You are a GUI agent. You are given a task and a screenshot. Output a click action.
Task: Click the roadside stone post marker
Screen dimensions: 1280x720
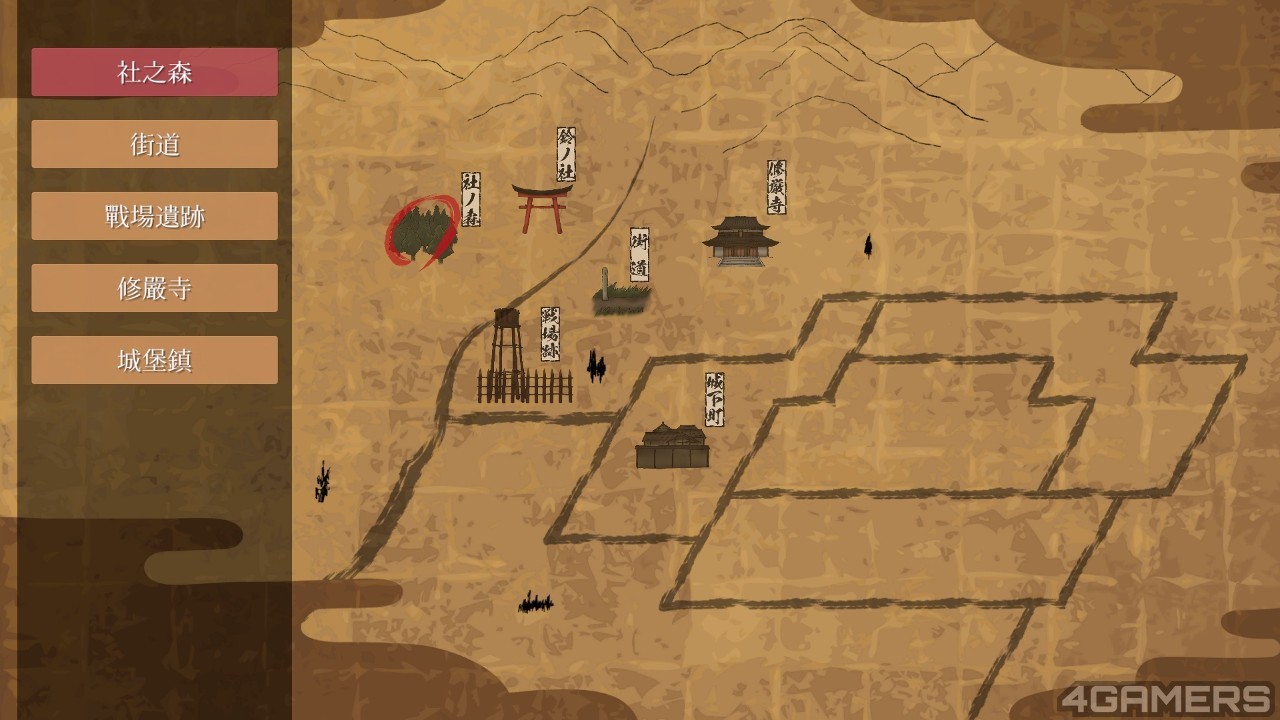(x=619, y=293)
